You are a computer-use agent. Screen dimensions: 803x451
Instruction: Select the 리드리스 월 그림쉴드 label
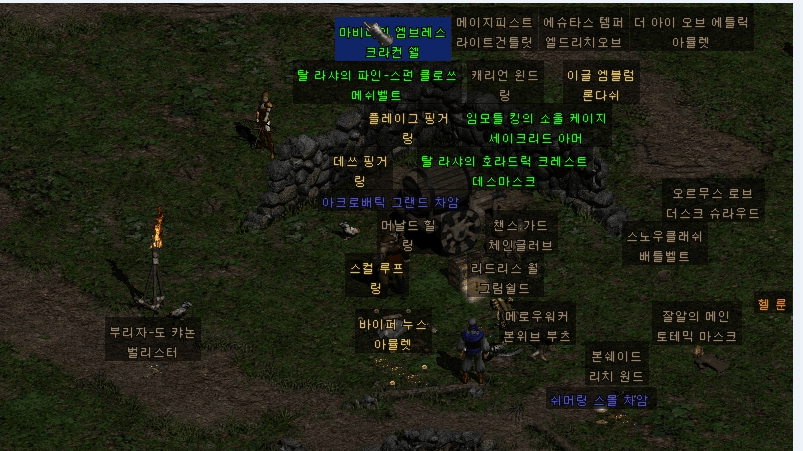505,278
